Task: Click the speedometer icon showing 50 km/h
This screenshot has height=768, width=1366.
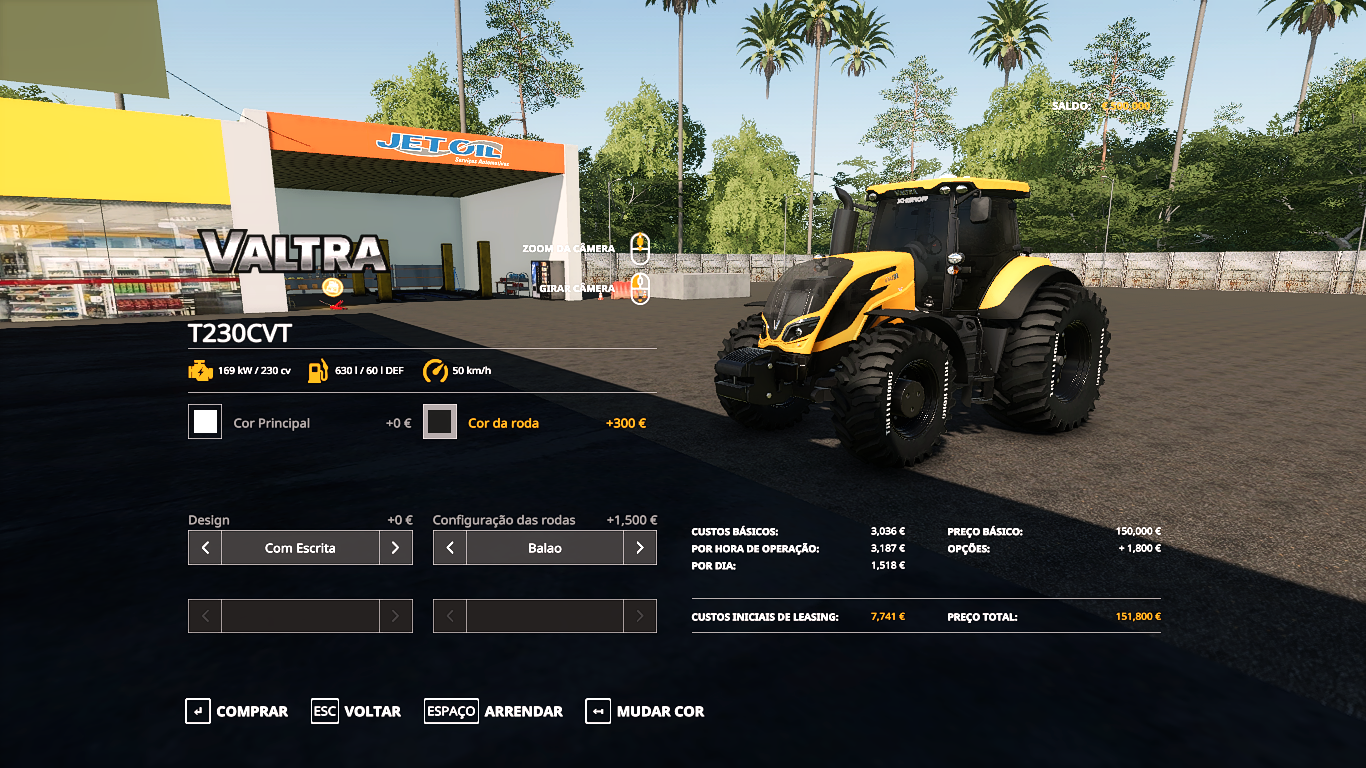Action: [x=436, y=368]
